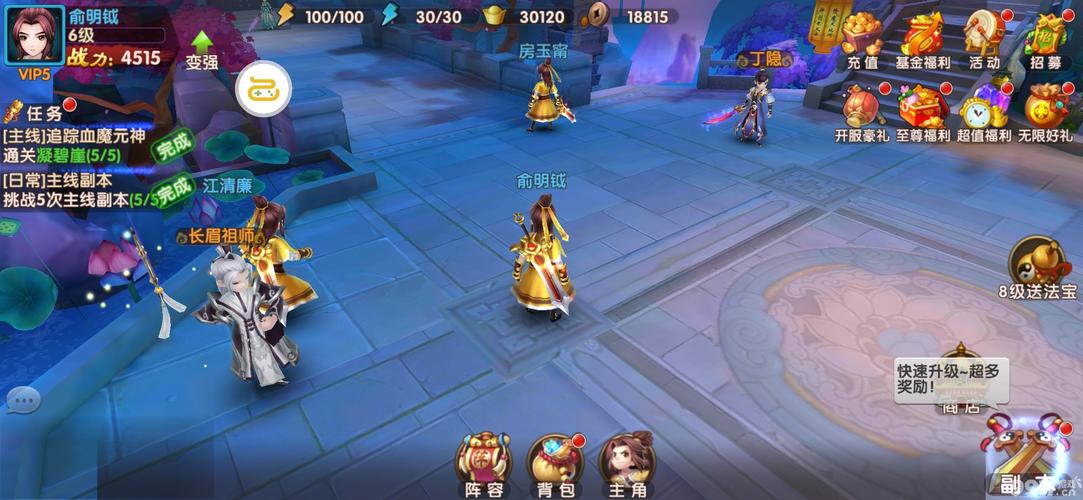
Task: Open the 开服豪礼 lantern gift
Action: point(862,108)
